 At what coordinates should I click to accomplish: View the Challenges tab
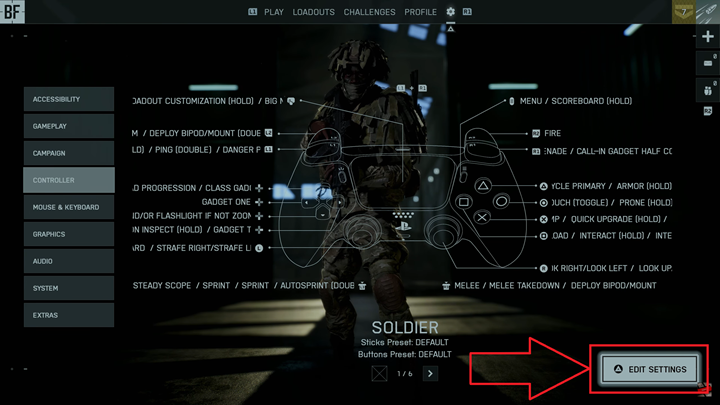369,12
